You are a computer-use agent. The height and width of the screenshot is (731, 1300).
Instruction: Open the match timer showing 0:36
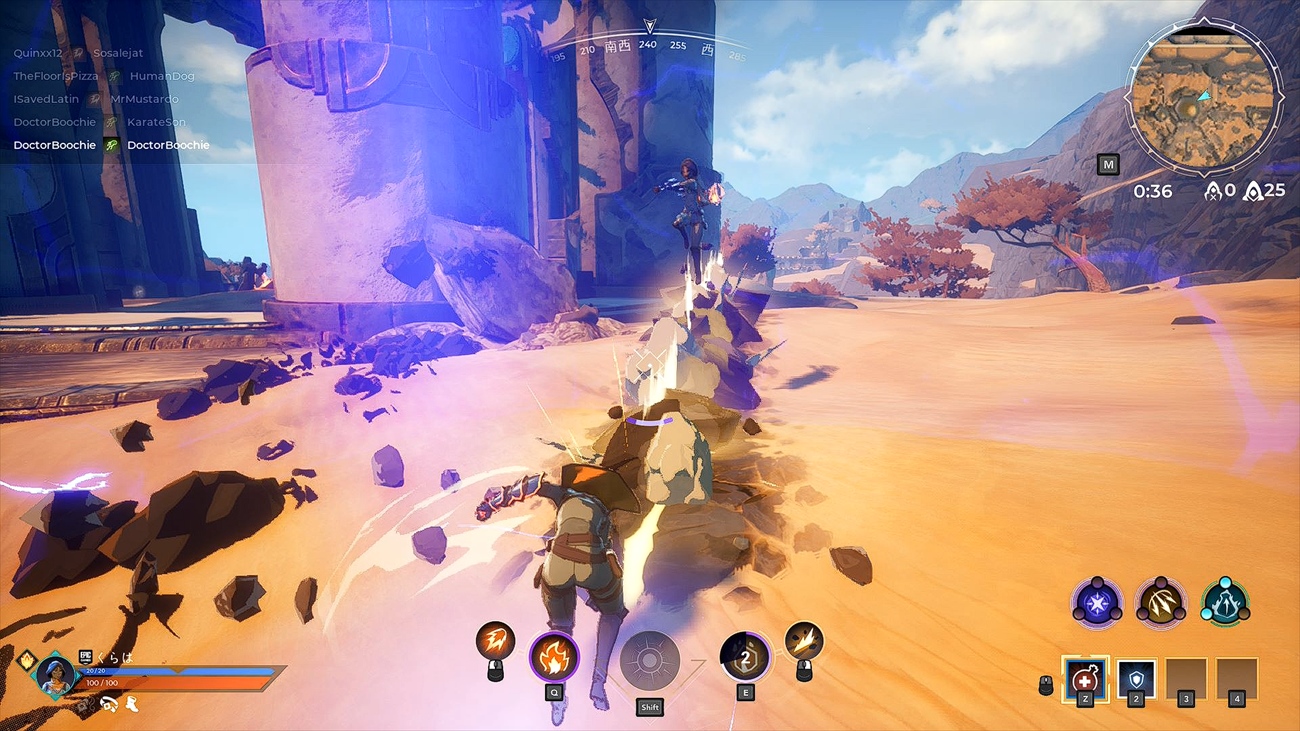(1154, 191)
